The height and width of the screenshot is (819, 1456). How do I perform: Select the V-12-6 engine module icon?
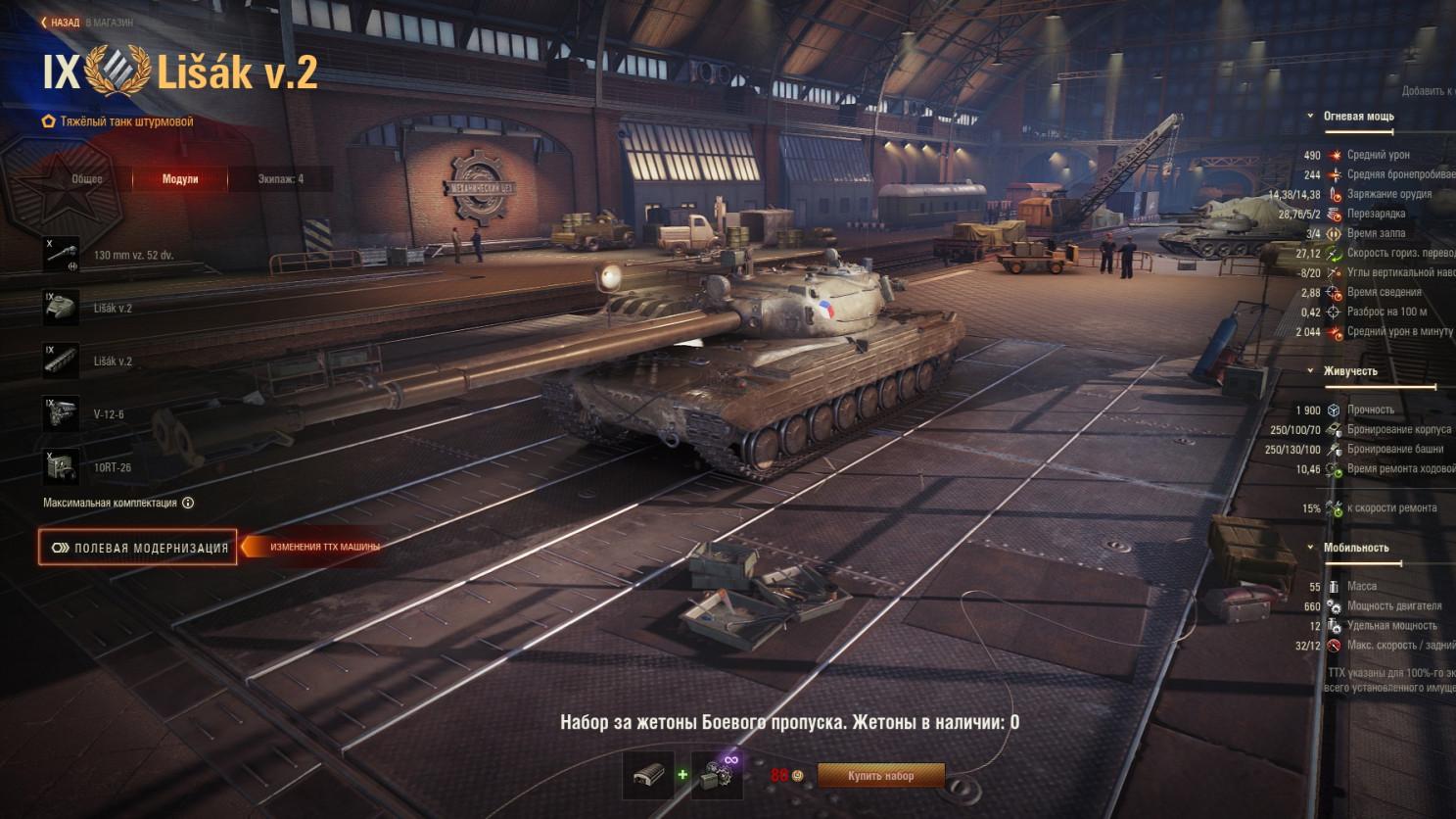62,413
